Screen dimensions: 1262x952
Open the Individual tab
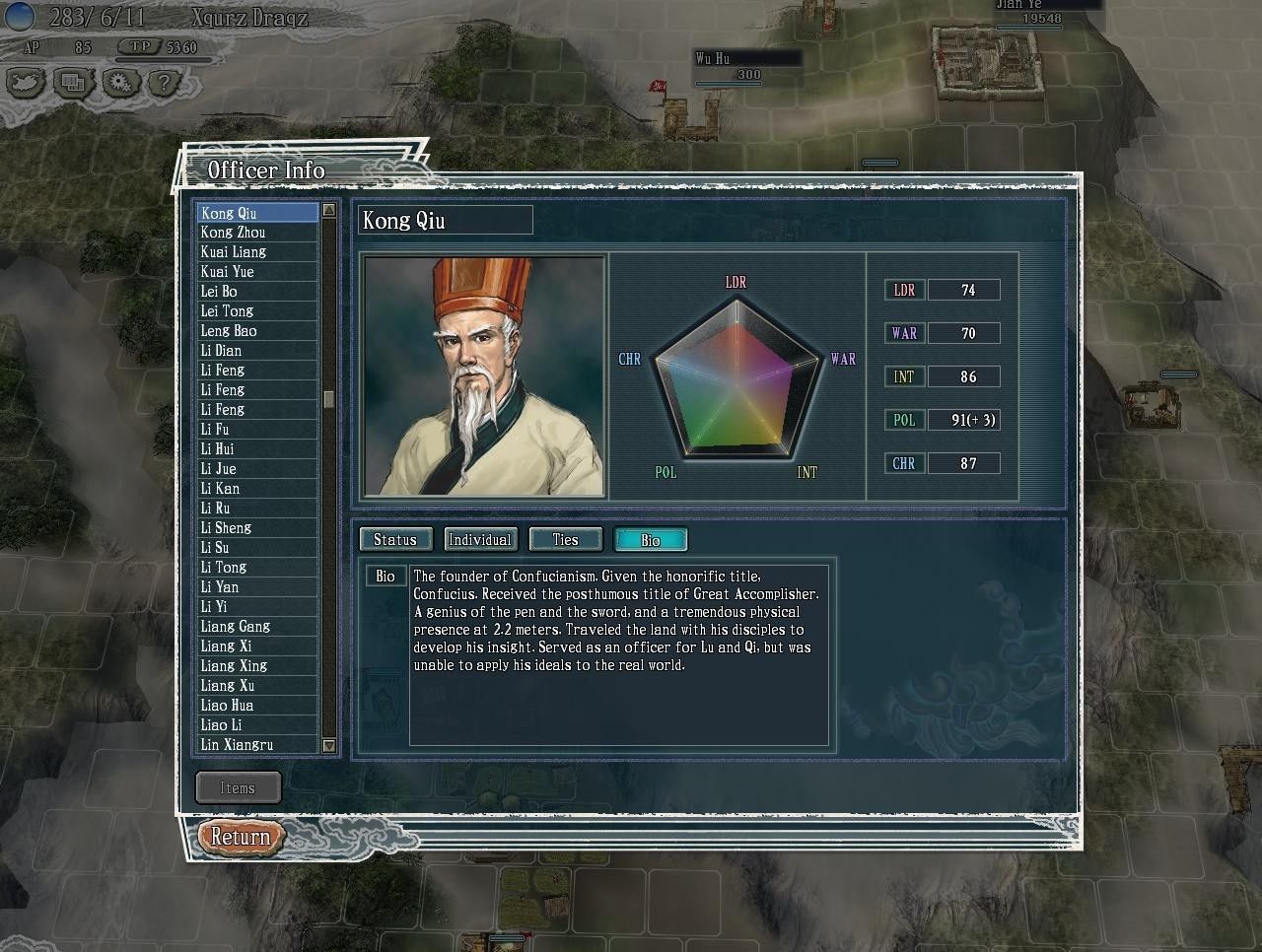(480, 540)
